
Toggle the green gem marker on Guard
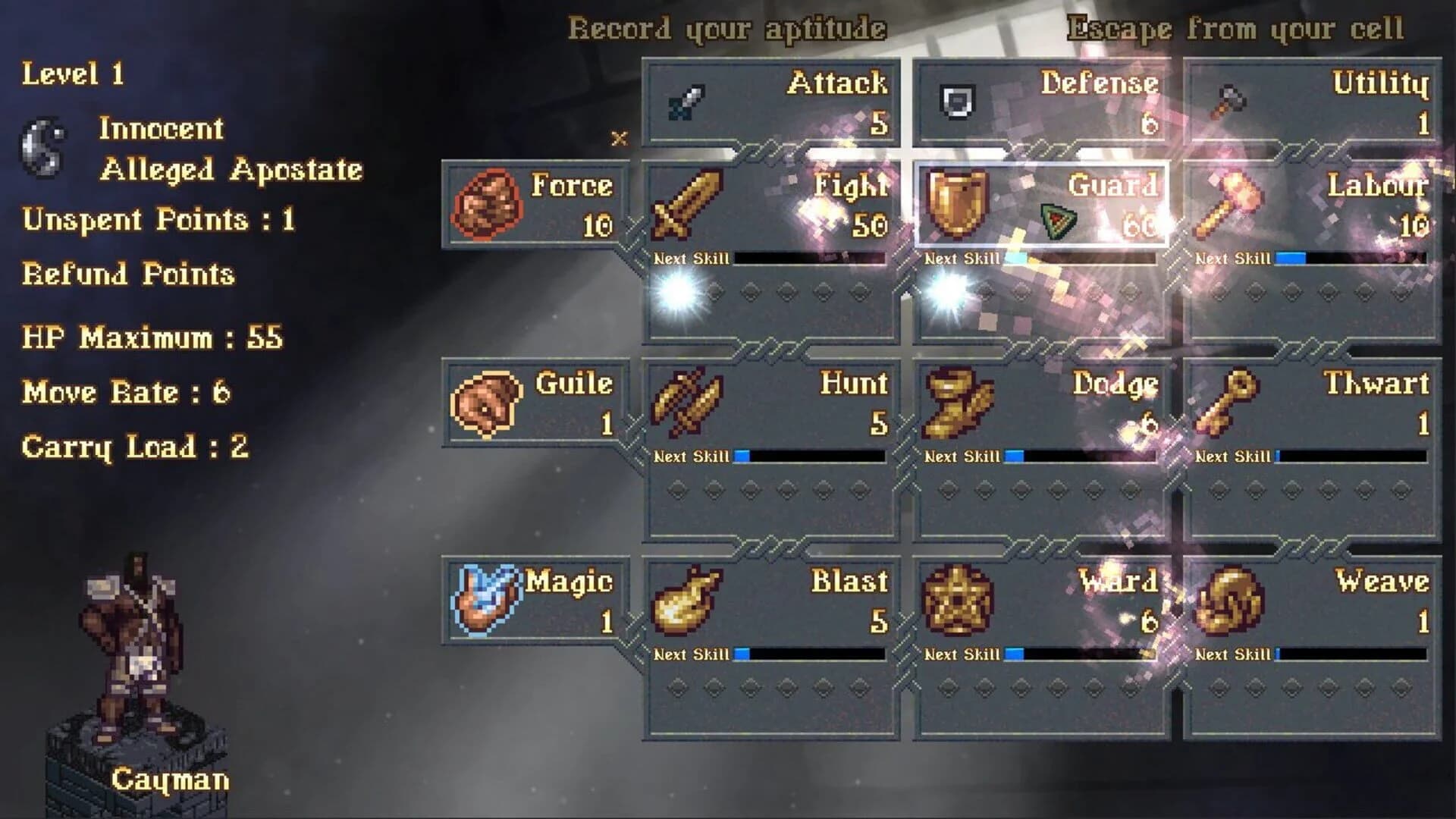click(1057, 220)
